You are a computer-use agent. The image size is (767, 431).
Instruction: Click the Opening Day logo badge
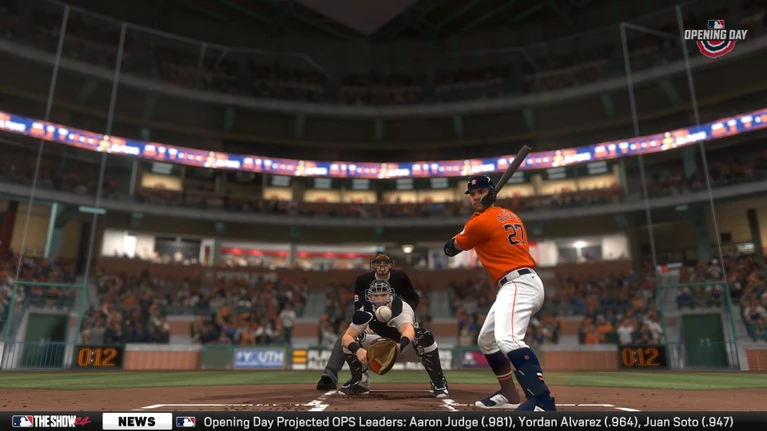pos(716,38)
